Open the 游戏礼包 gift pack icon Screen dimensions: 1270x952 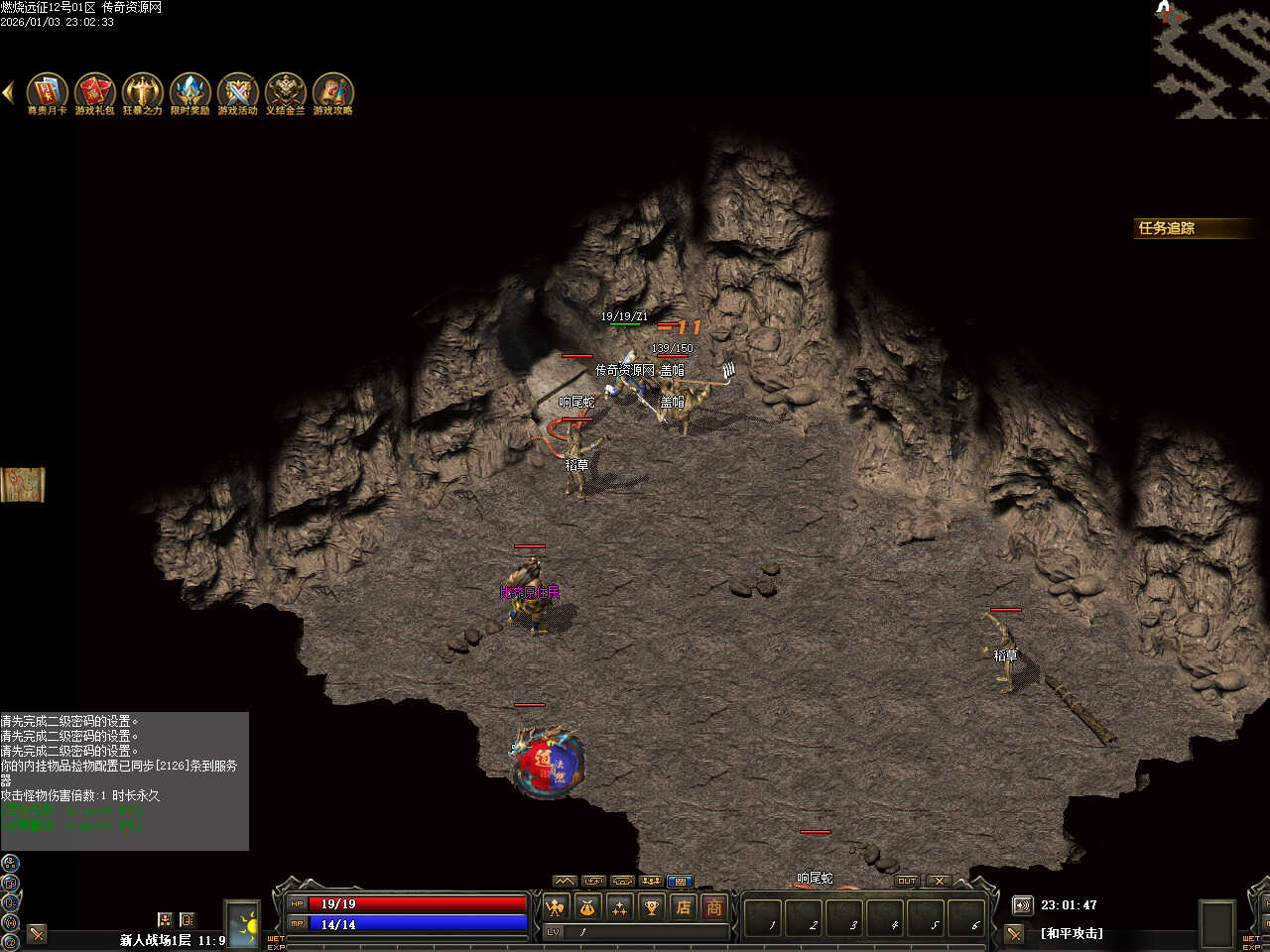tap(94, 91)
